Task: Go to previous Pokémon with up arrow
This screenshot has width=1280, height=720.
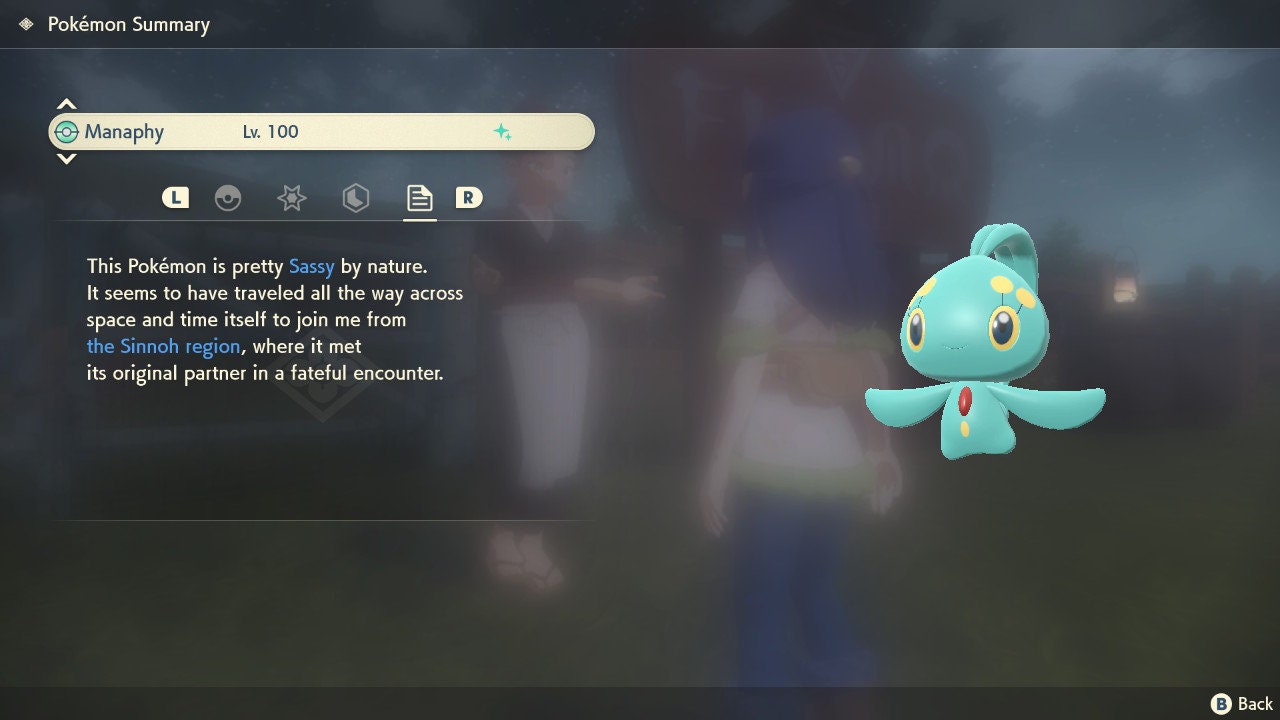Action: point(66,104)
